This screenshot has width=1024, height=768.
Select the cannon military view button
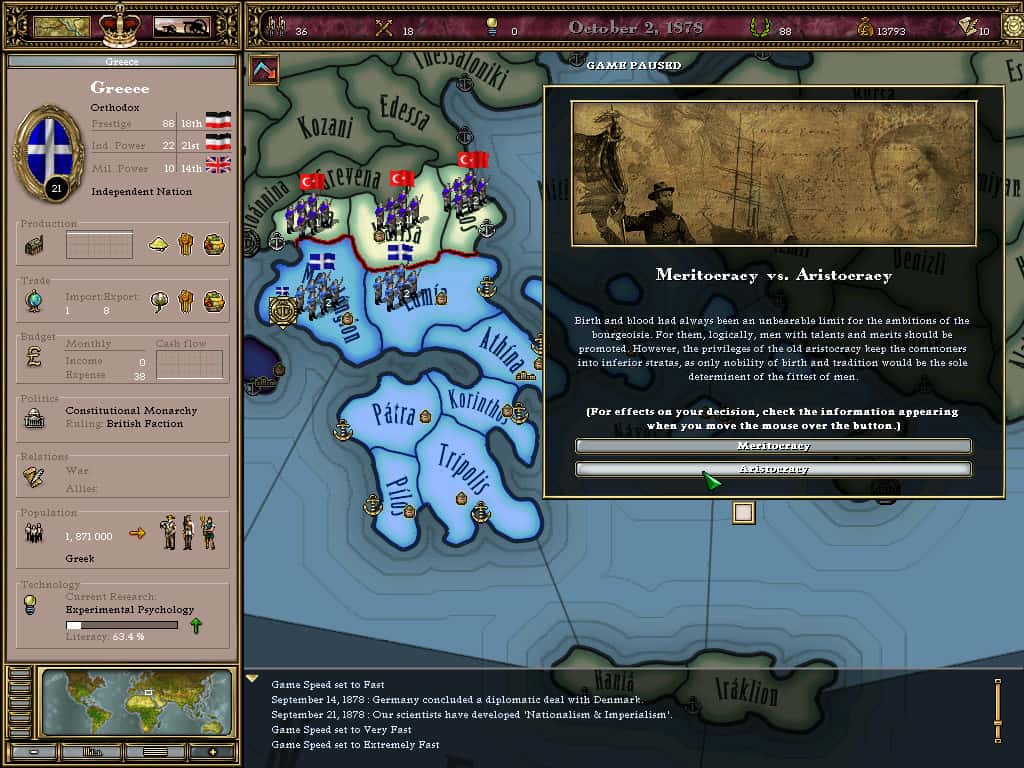point(181,26)
